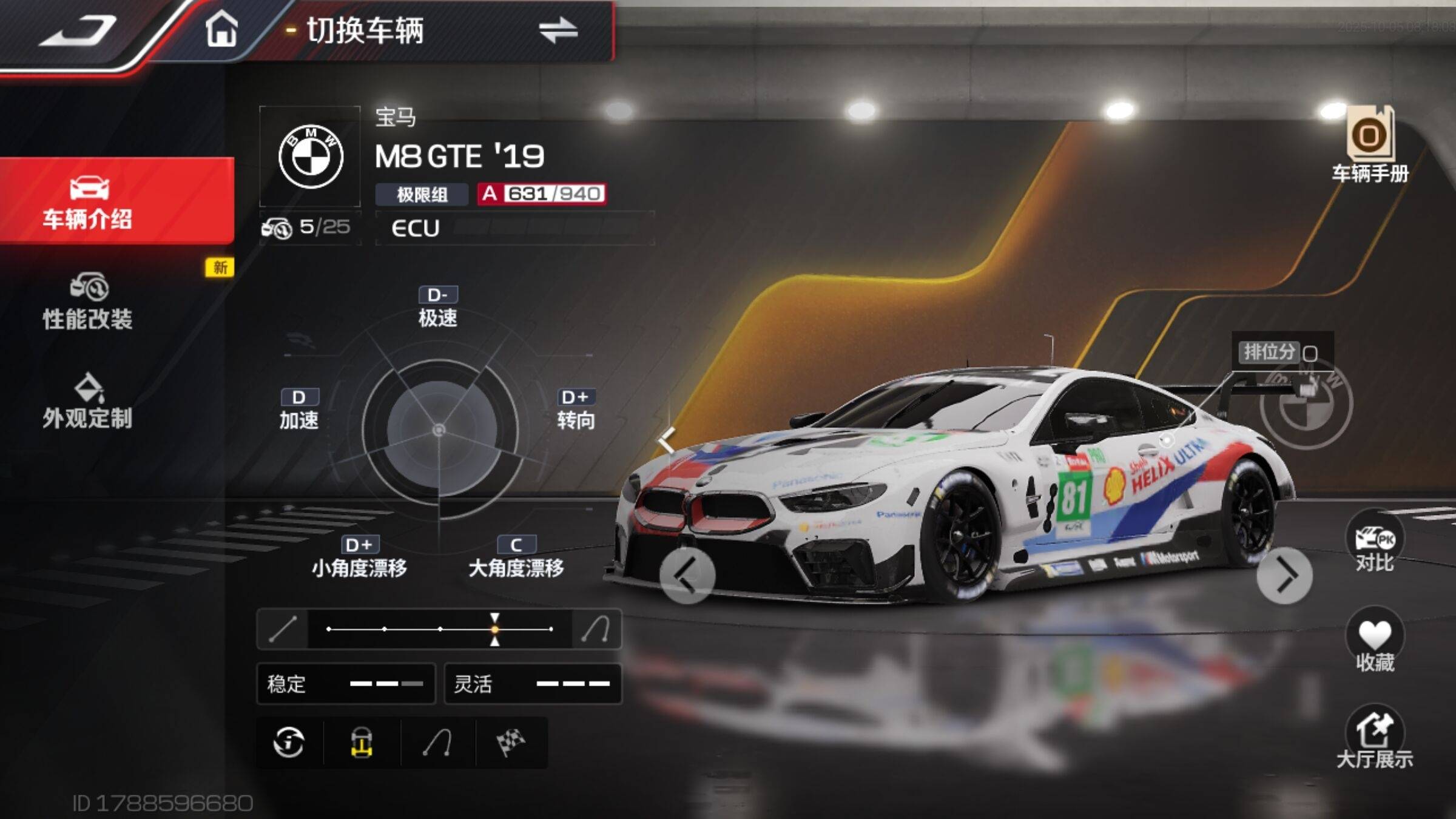Add the car to 收藏 favorites
1456x819 pixels.
tap(1375, 641)
